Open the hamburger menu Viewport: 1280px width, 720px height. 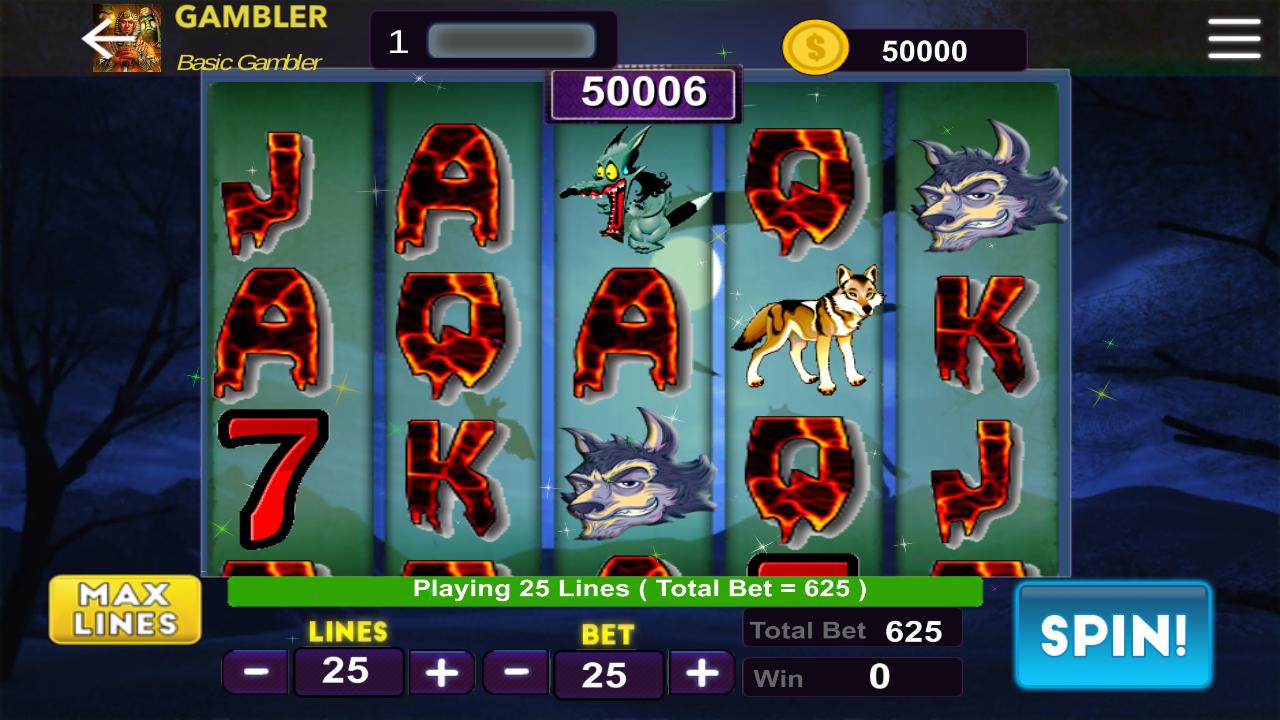coord(1233,39)
